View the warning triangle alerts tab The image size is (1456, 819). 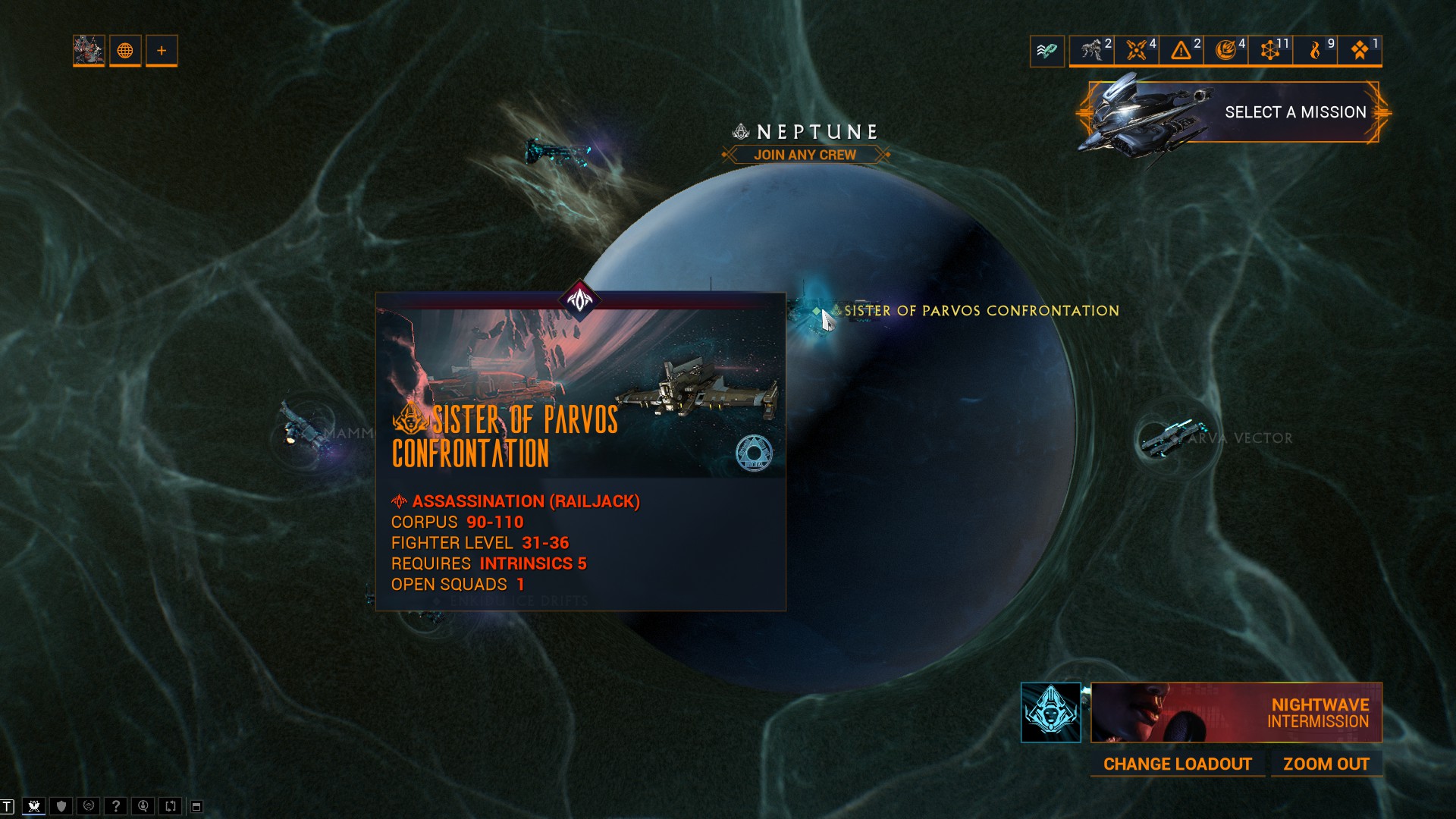[x=1181, y=51]
